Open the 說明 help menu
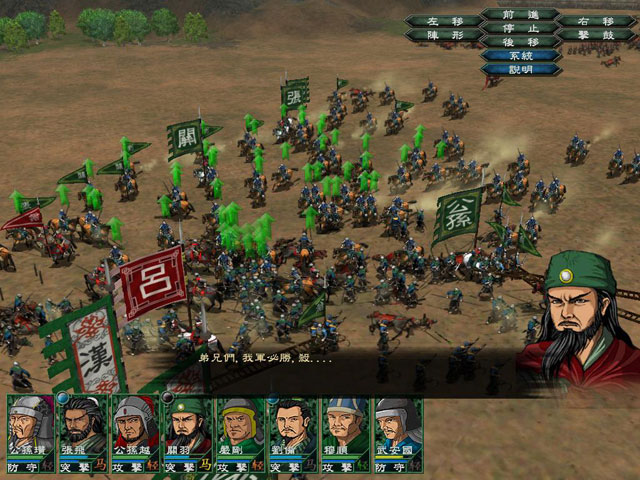This screenshot has height=480, width=640. pos(520,70)
